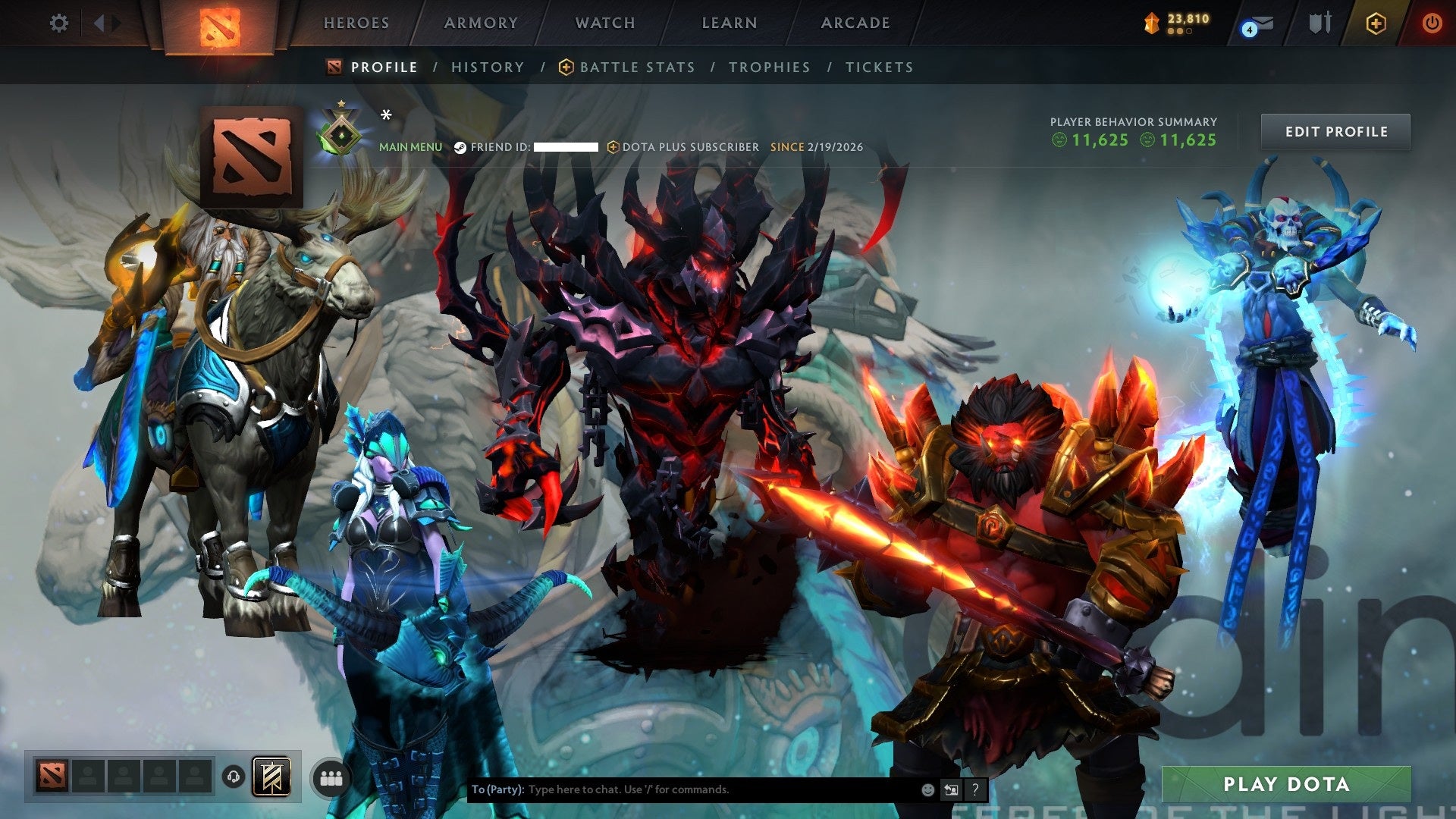
Task: Collapse the sidebar with the back arrow
Action: [x=99, y=23]
